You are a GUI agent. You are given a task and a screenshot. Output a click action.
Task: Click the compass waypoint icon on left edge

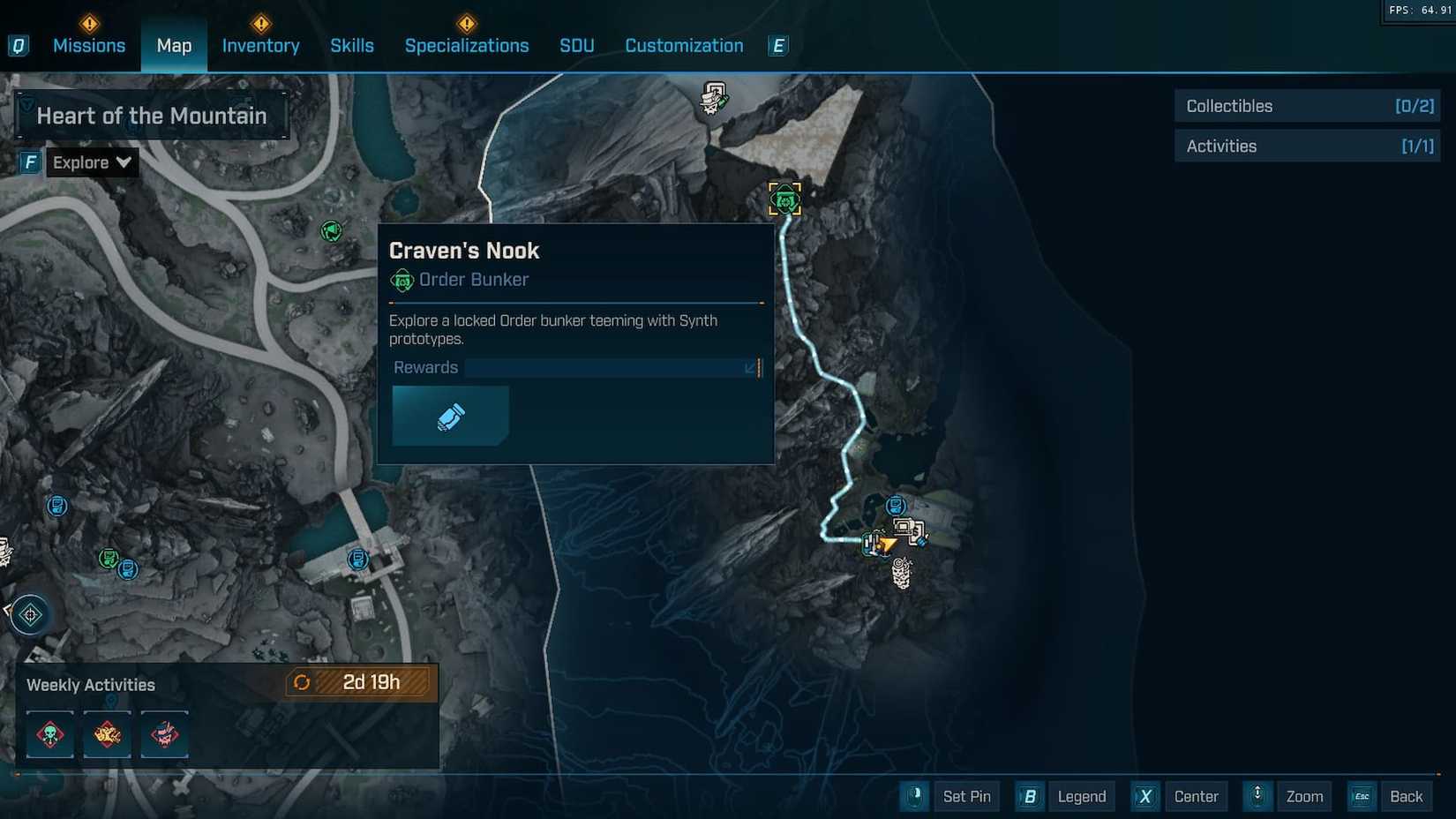(x=30, y=614)
